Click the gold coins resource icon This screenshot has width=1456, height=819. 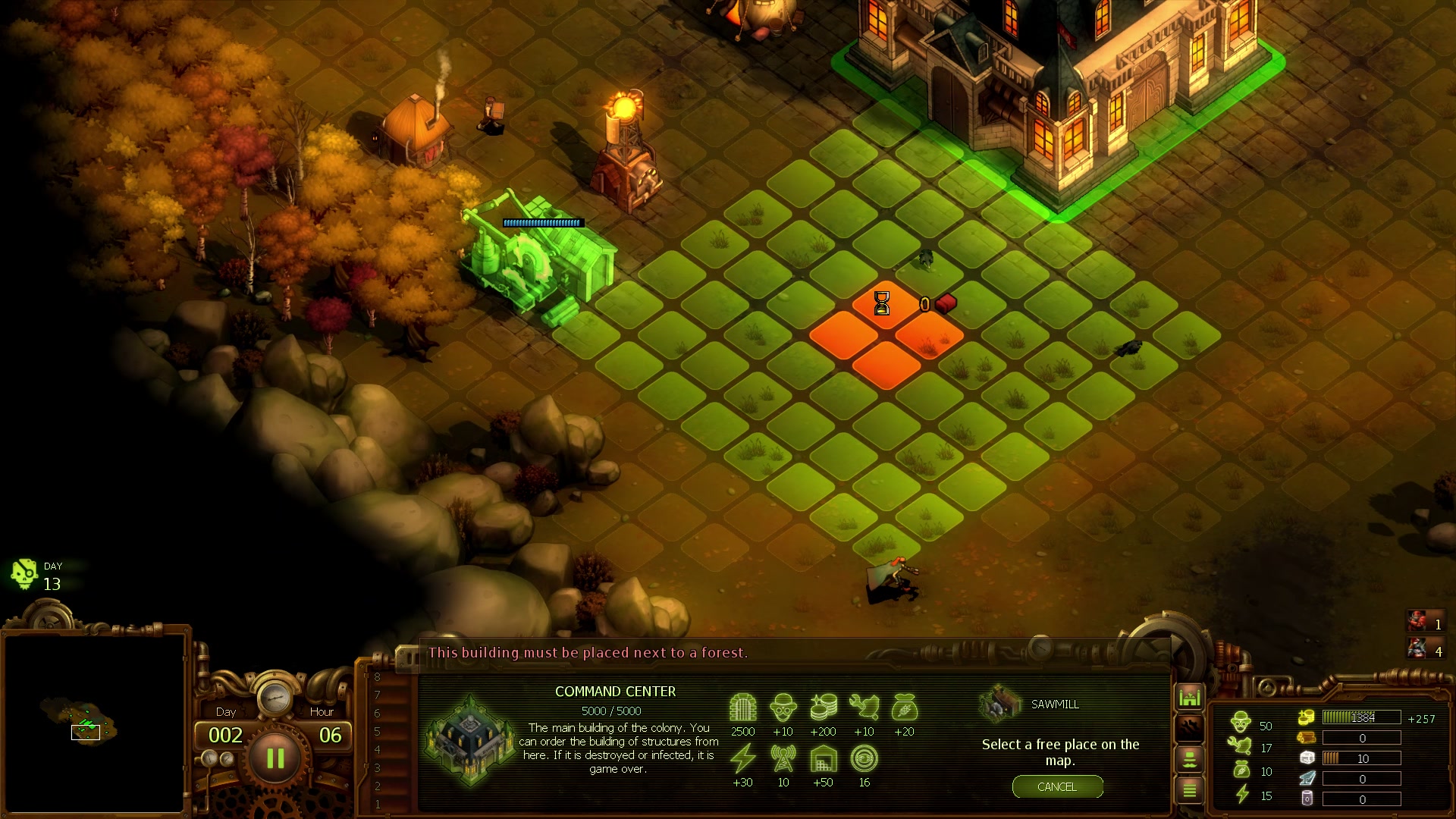(x=1308, y=717)
